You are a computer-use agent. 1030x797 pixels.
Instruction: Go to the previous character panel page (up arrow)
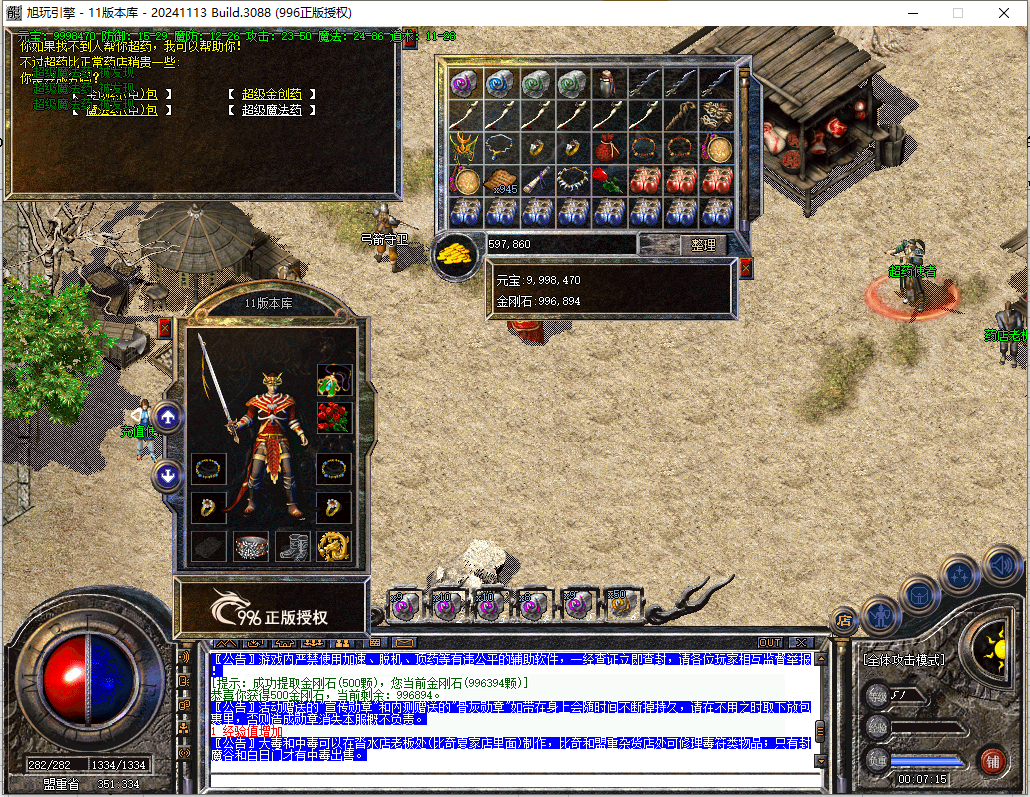point(168,417)
